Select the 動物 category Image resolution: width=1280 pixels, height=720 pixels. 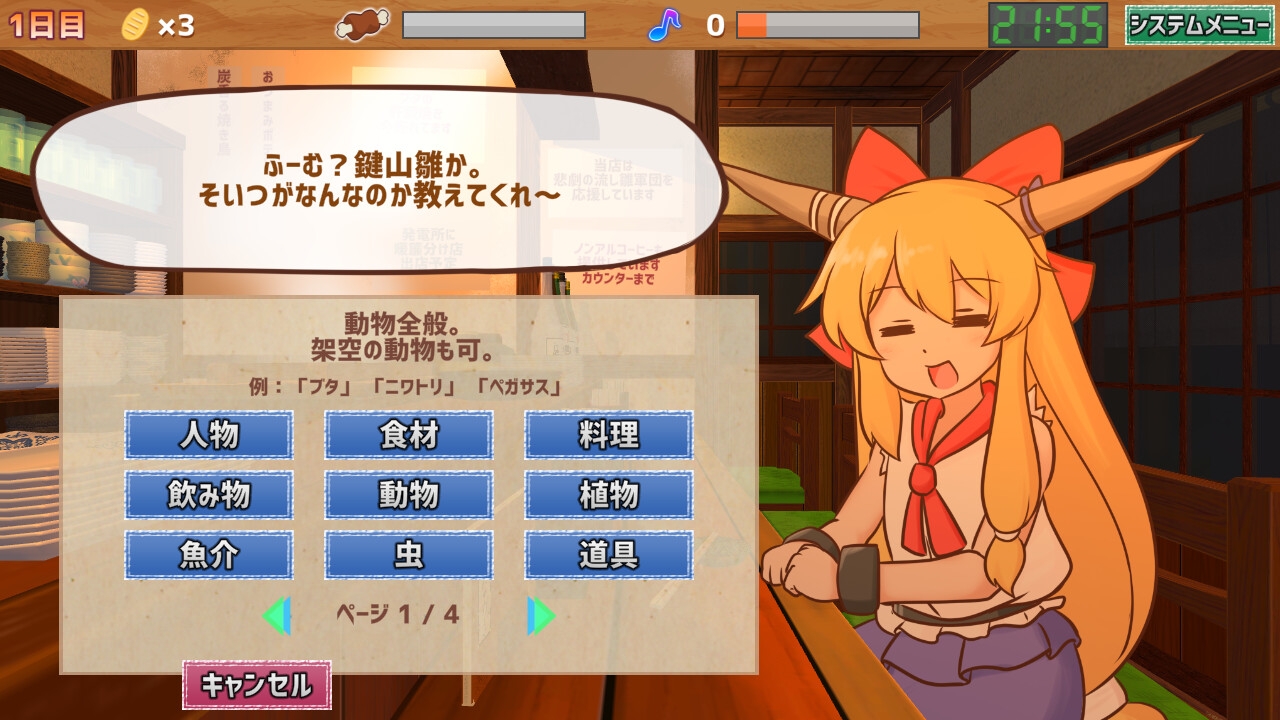pyautogui.click(x=408, y=496)
